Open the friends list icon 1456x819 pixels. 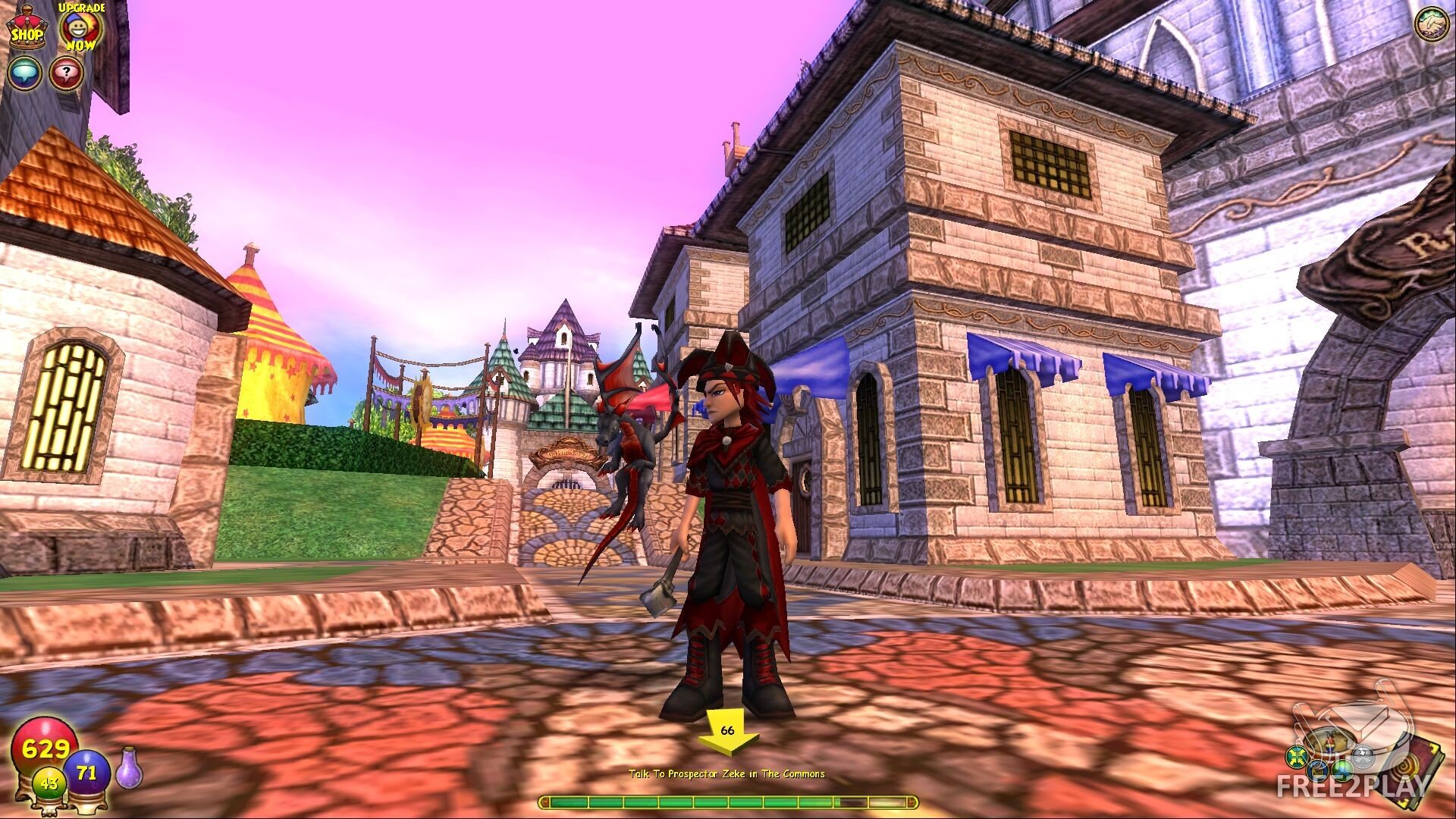[1432, 24]
